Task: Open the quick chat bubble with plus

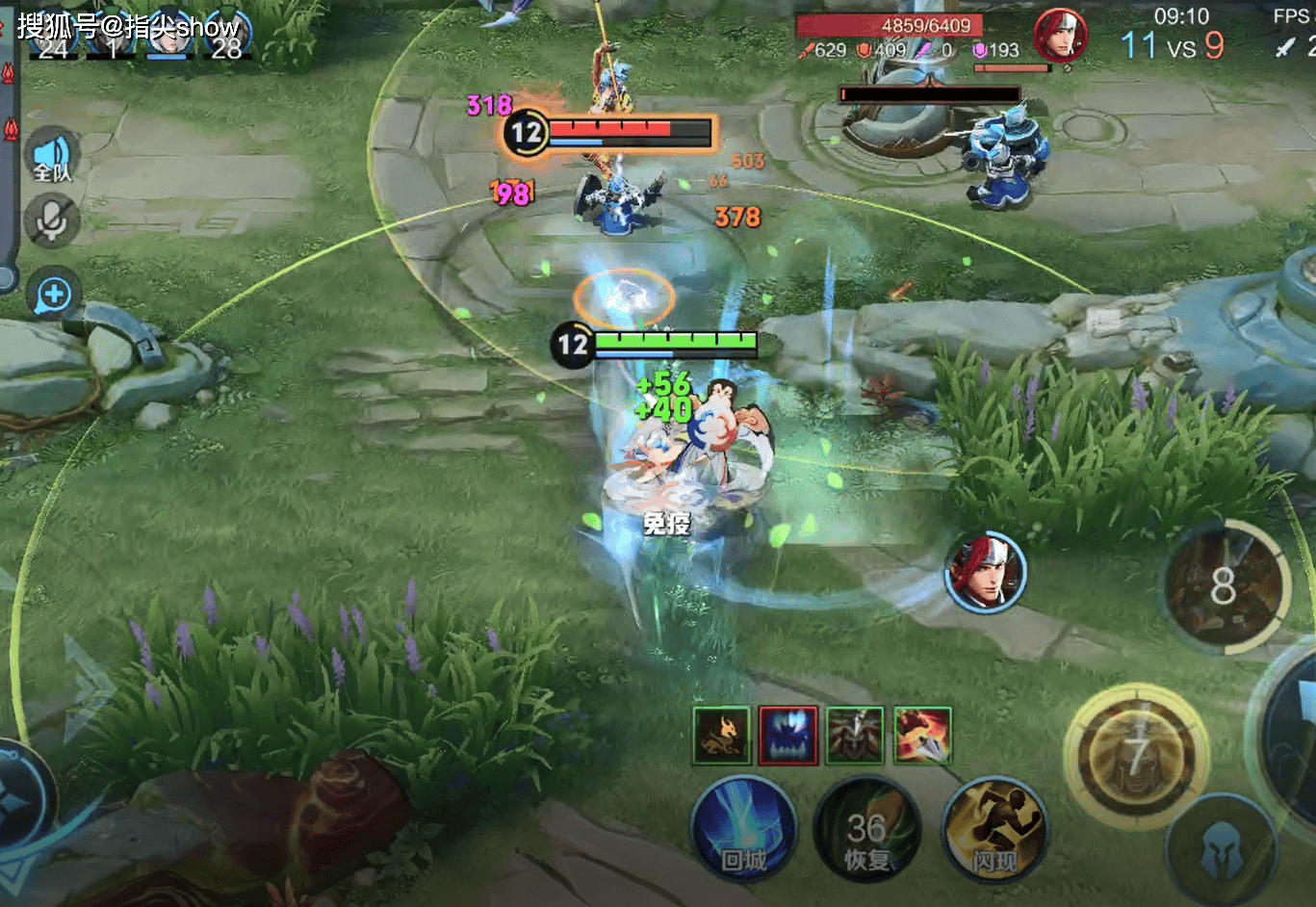Action: pos(54,295)
